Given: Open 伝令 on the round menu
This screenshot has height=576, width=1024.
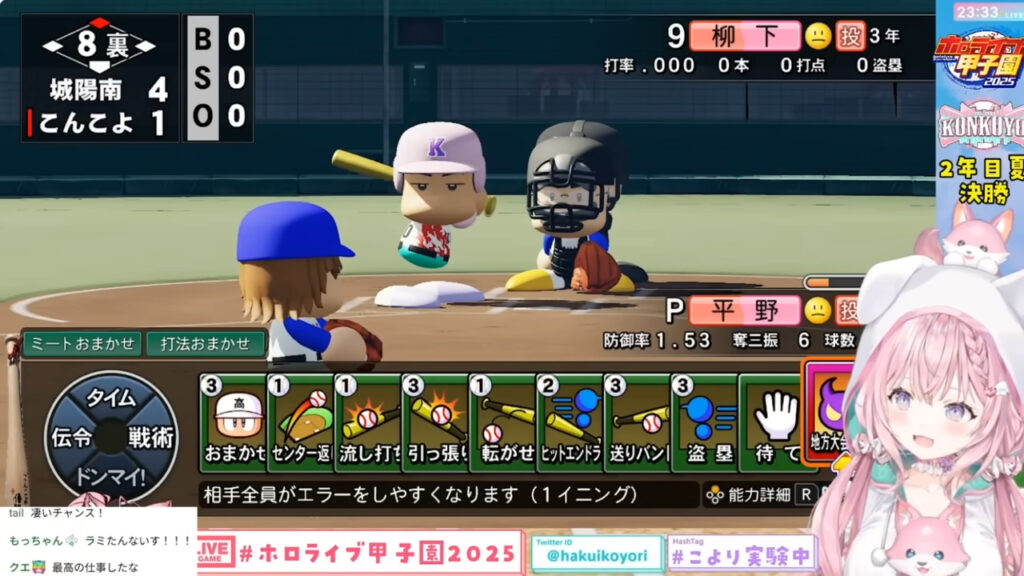Looking at the screenshot, I should pyautogui.click(x=70, y=437).
